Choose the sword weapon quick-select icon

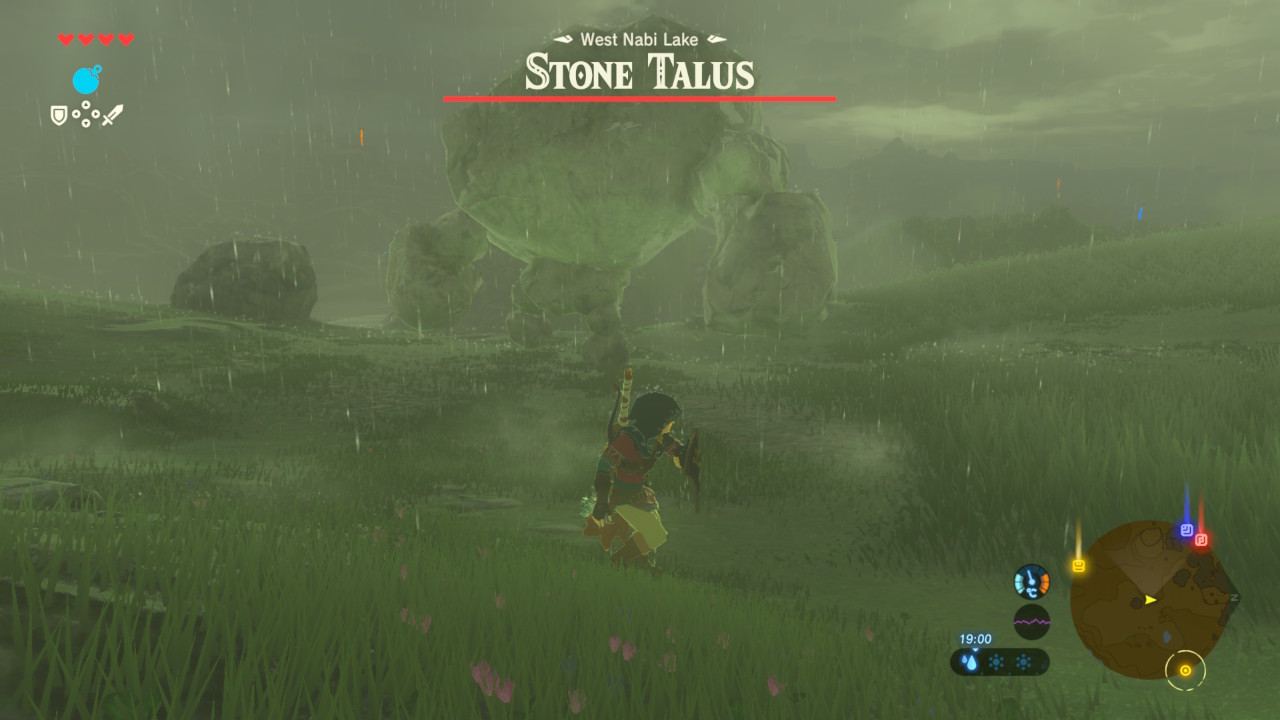[112, 116]
